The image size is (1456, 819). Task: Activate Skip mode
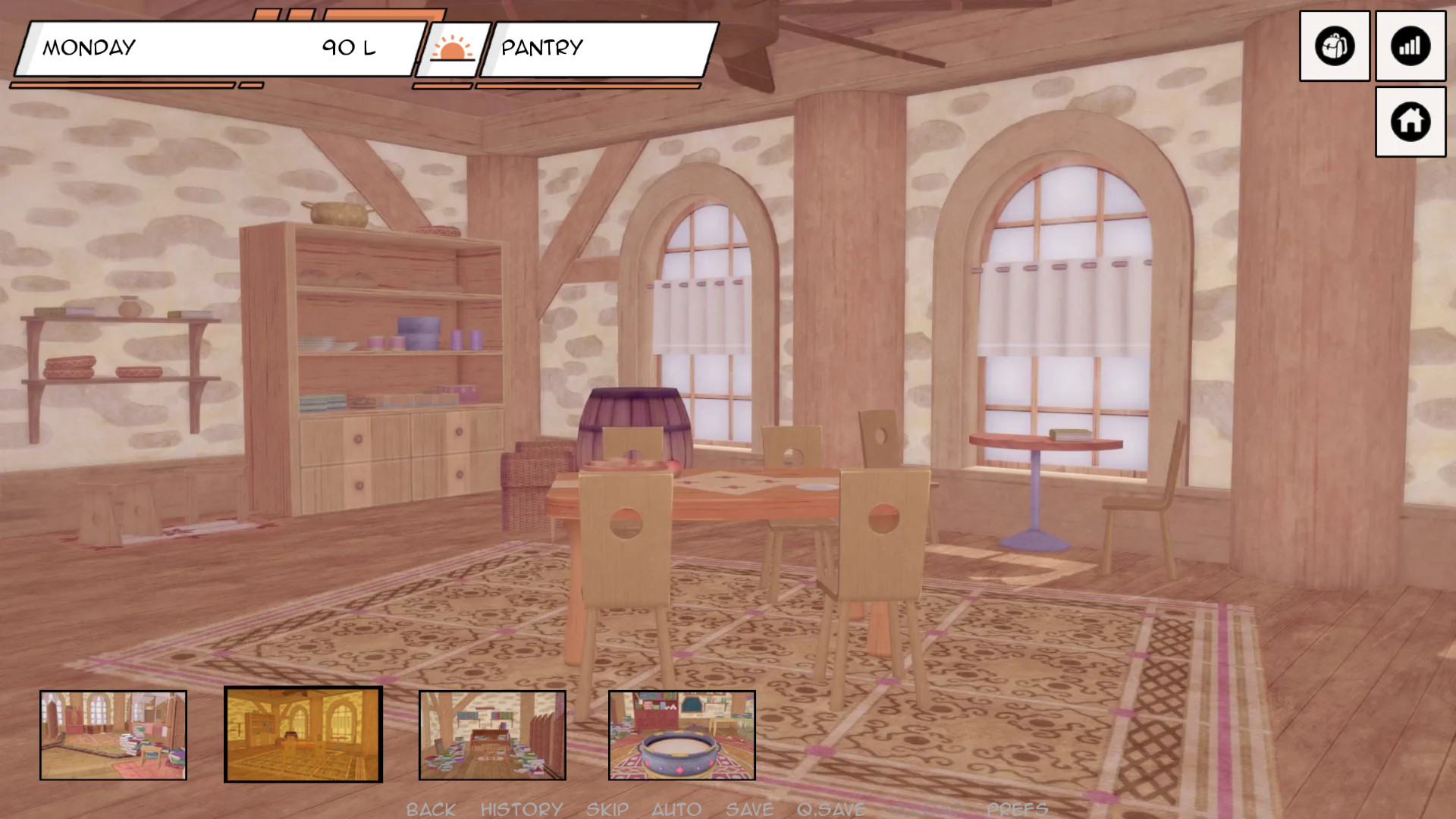click(x=607, y=809)
